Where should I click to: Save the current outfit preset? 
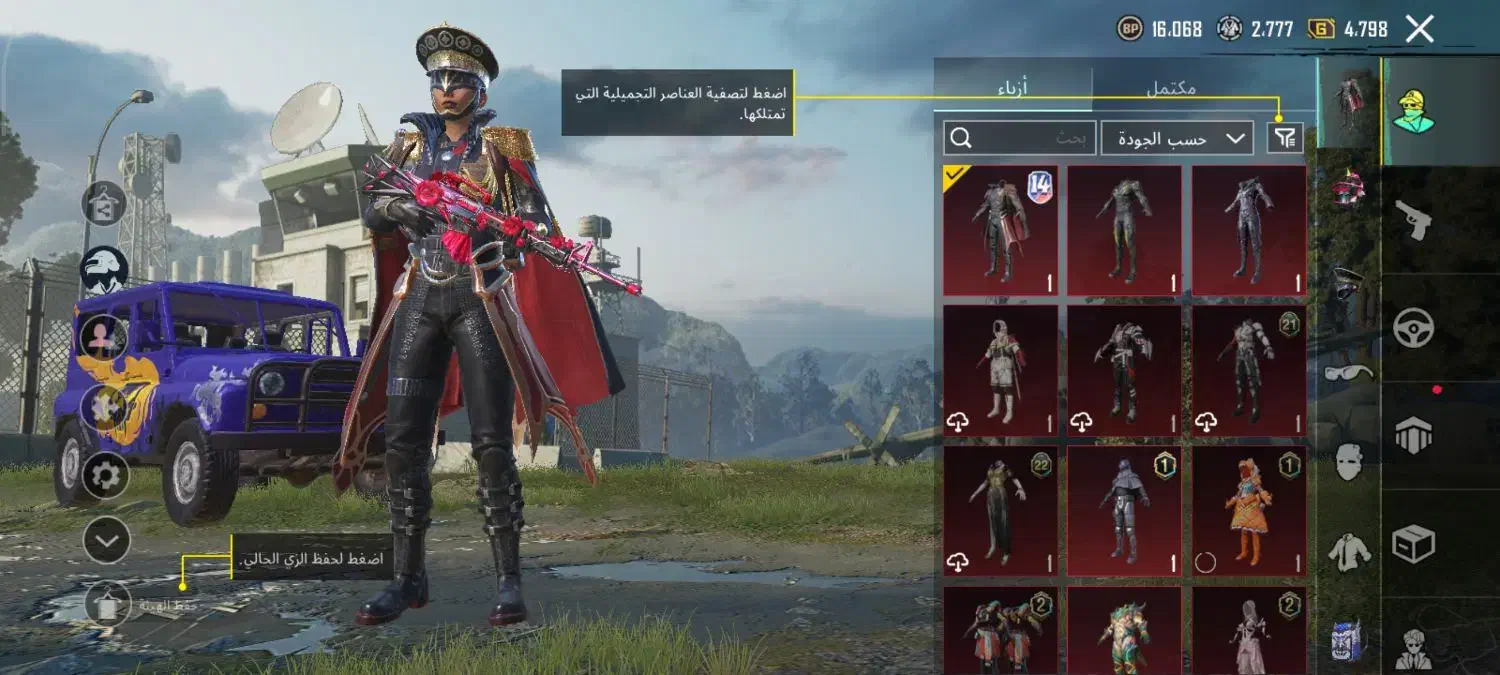click(x=108, y=604)
